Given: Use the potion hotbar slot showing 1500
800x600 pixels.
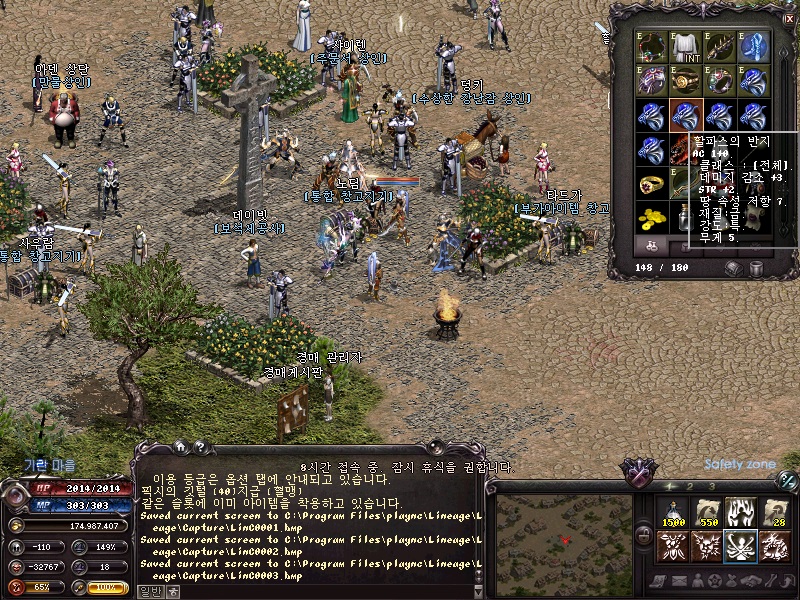Looking at the screenshot, I should (674, 513).
